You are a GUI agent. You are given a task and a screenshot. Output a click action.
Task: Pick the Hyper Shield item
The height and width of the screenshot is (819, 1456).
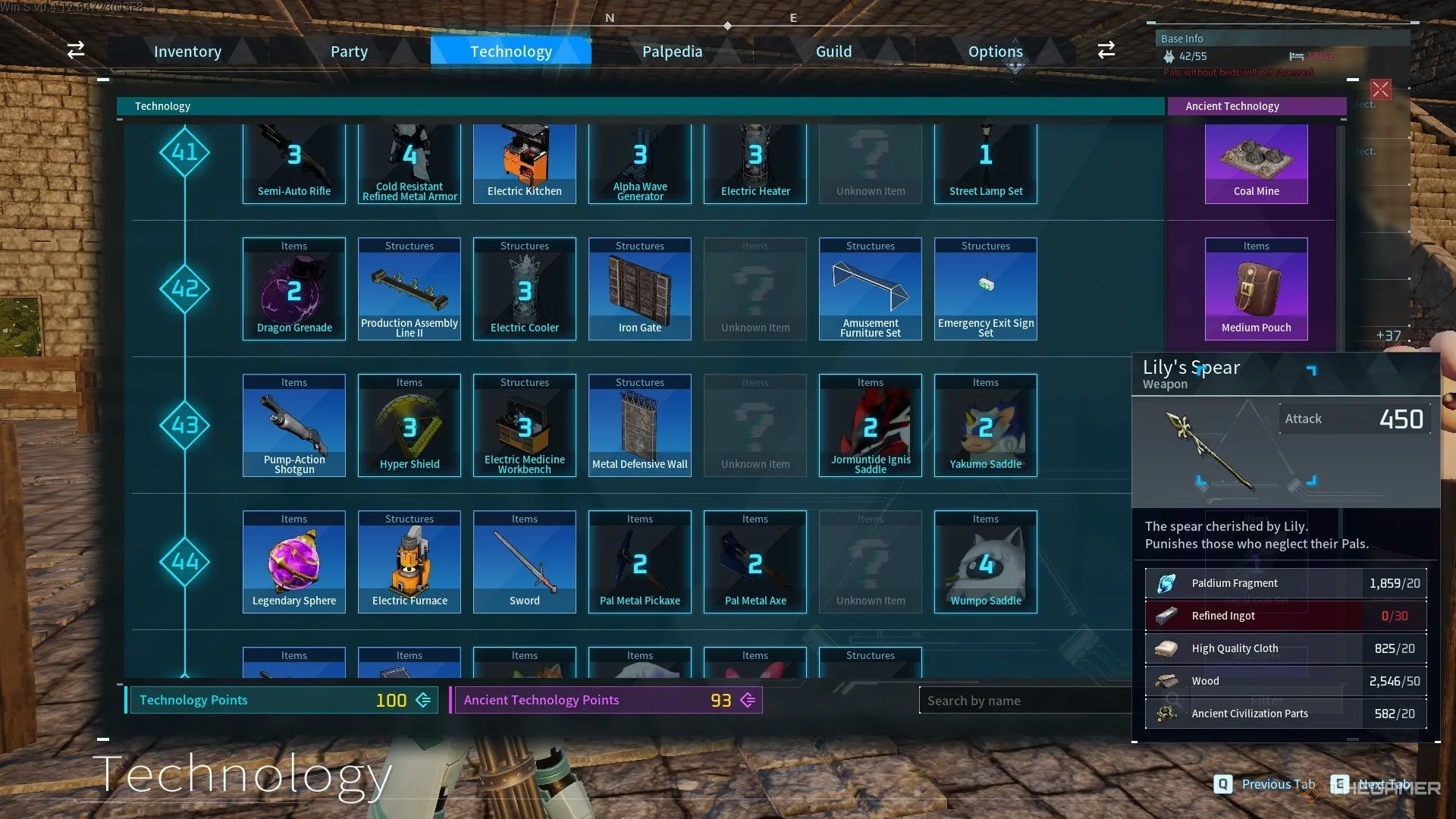tap(409, 426)
